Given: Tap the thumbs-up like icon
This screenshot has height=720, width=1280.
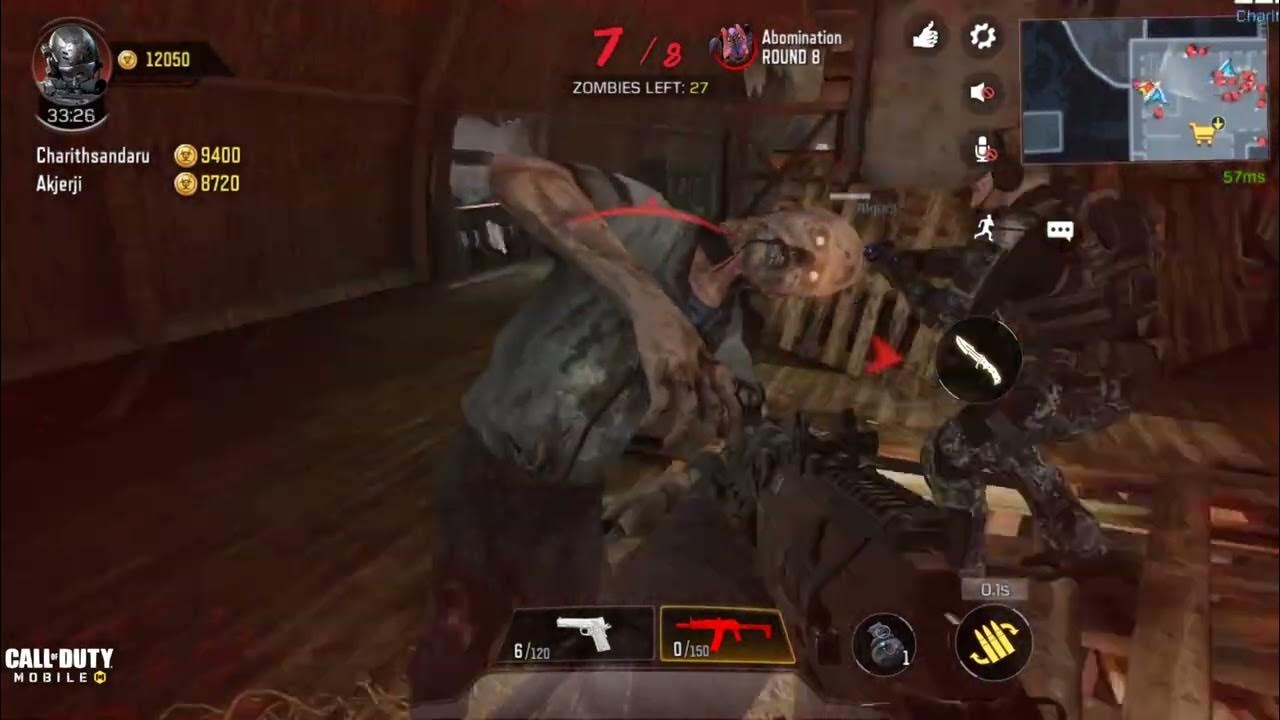Looking at the screenshot, I should 926,38.
